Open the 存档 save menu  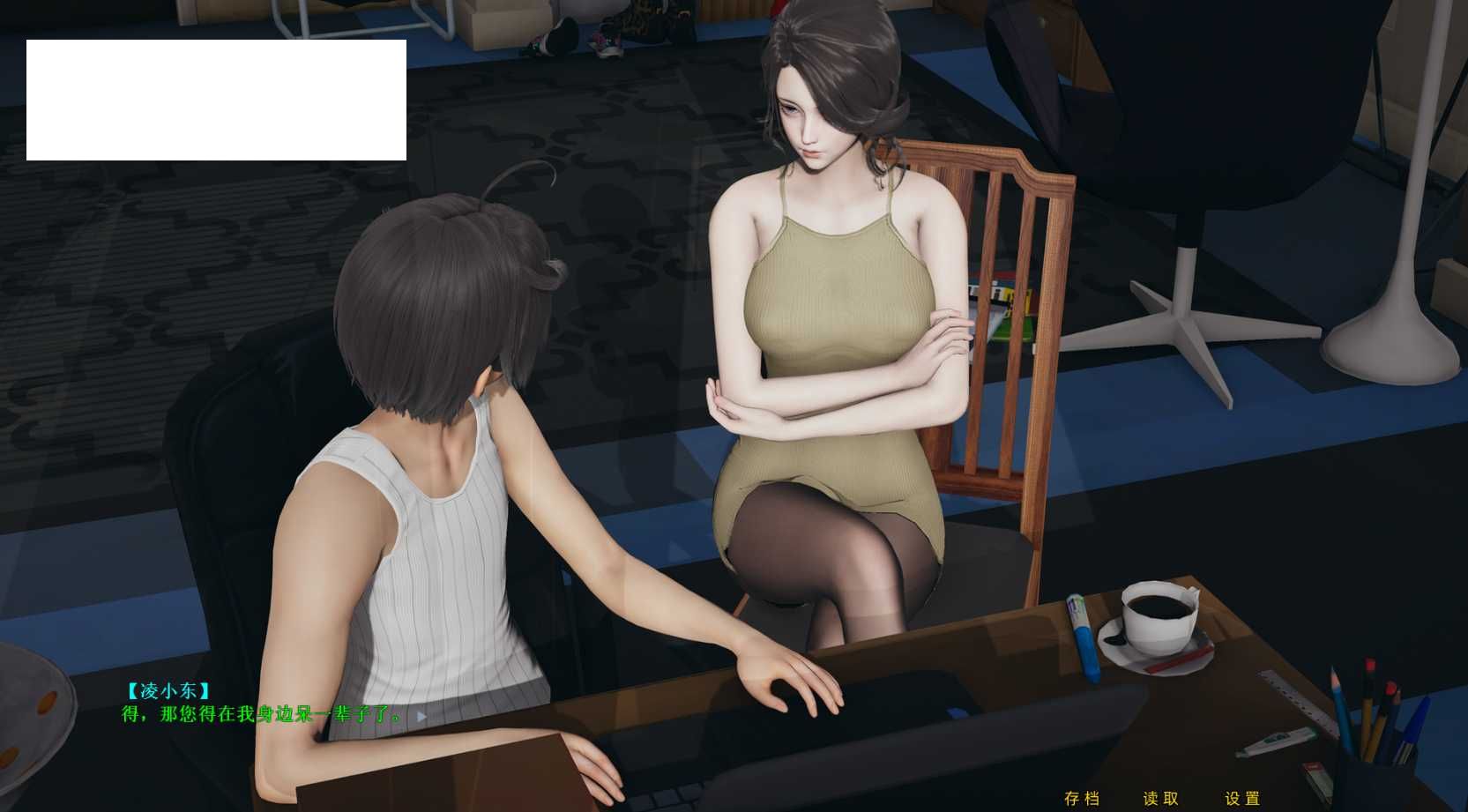coord(1082,799)
